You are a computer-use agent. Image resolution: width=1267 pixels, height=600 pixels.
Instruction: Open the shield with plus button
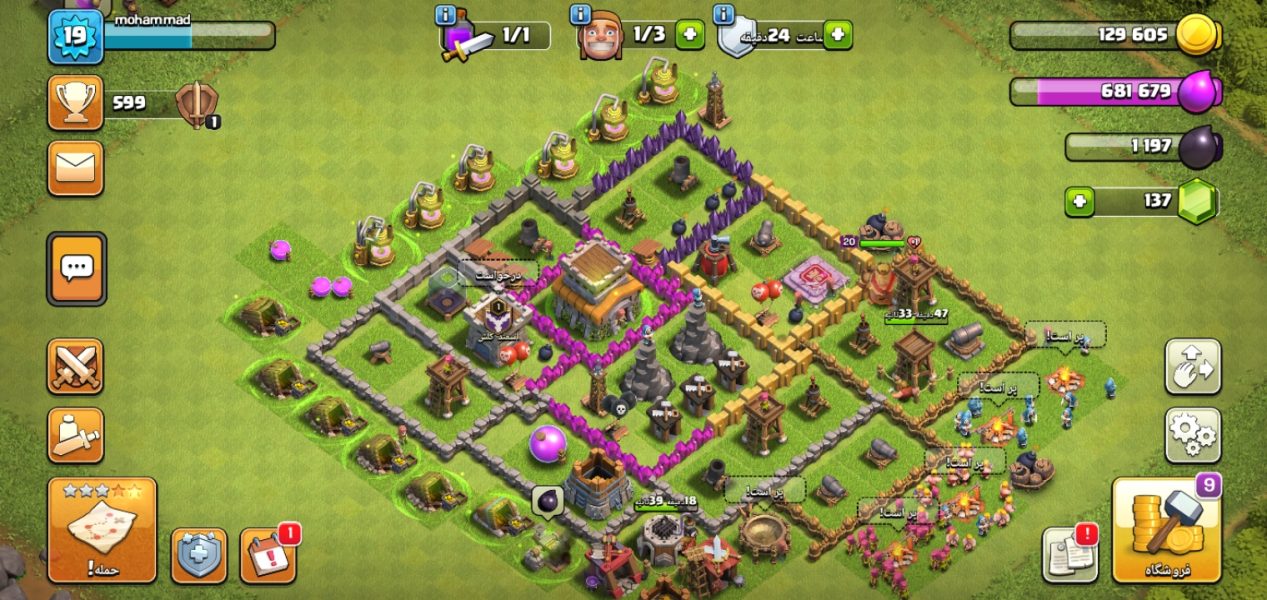(x=199, y=555)
